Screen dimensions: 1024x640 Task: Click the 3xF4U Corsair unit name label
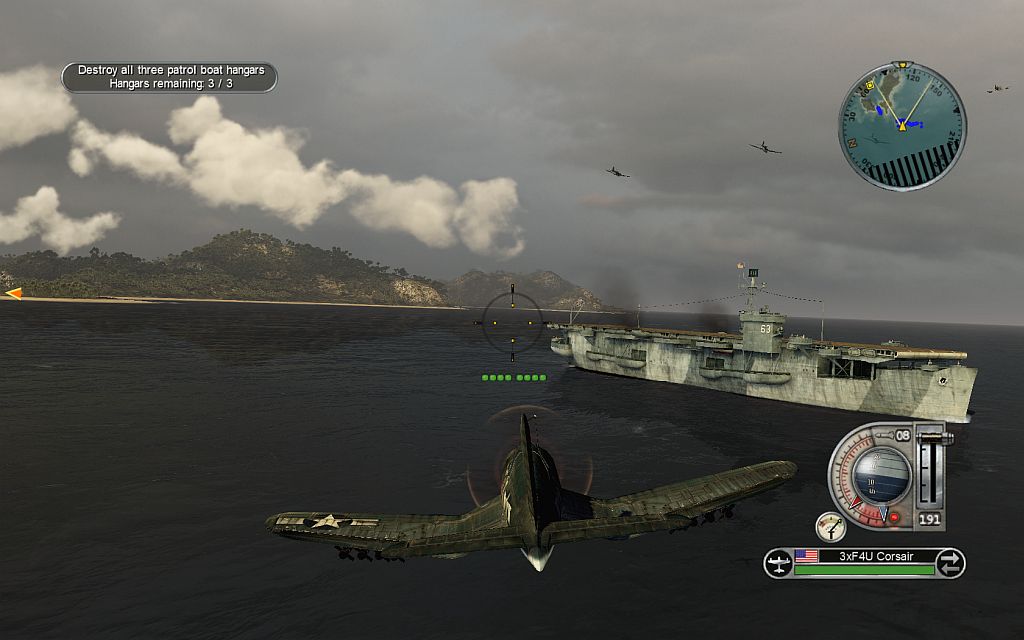tap(876, 556)
